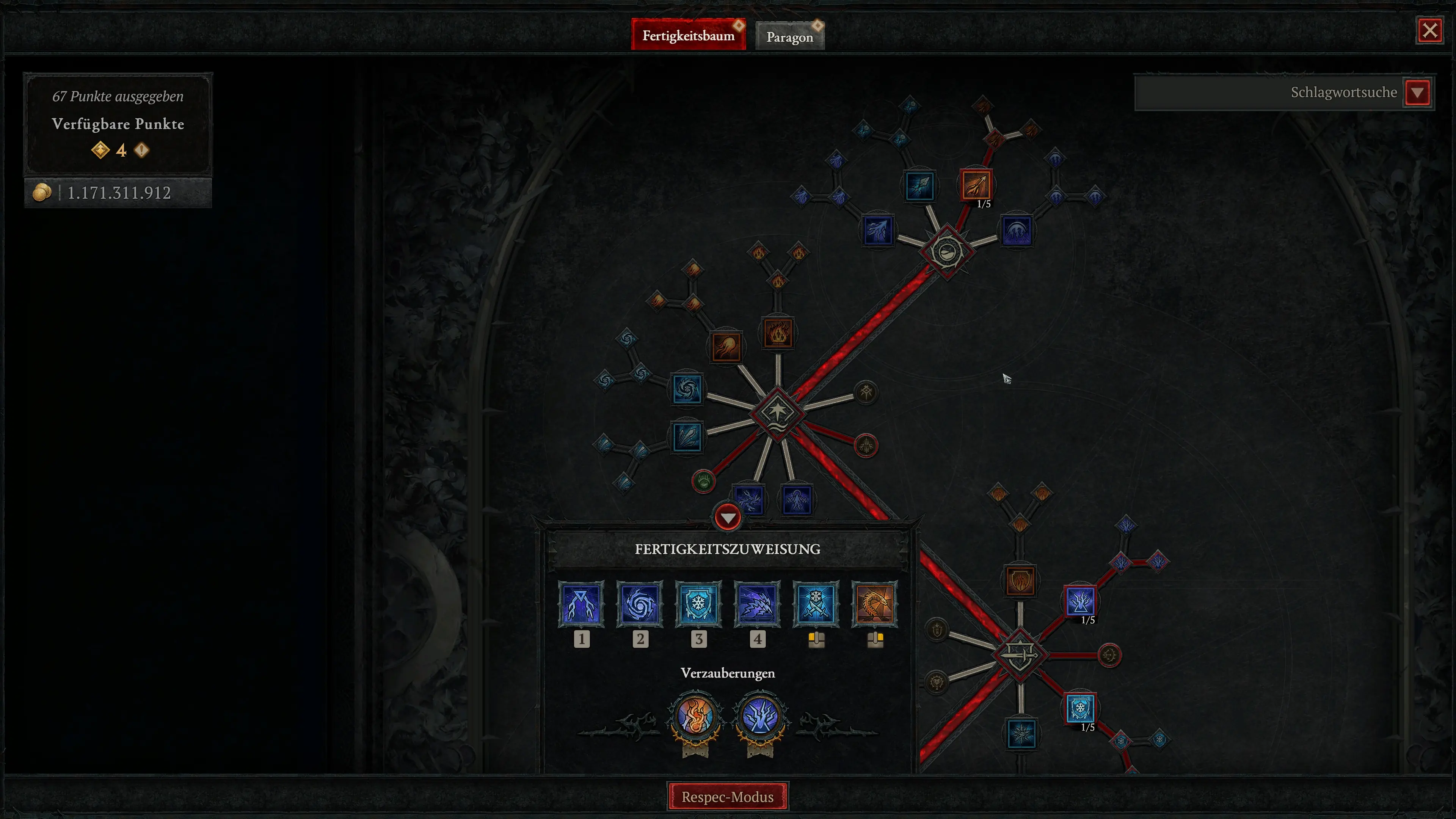The width and height of the screenshot is (1456, 819).
Task: Choose the orange serpent skill slot
Action: pos(875,604)
